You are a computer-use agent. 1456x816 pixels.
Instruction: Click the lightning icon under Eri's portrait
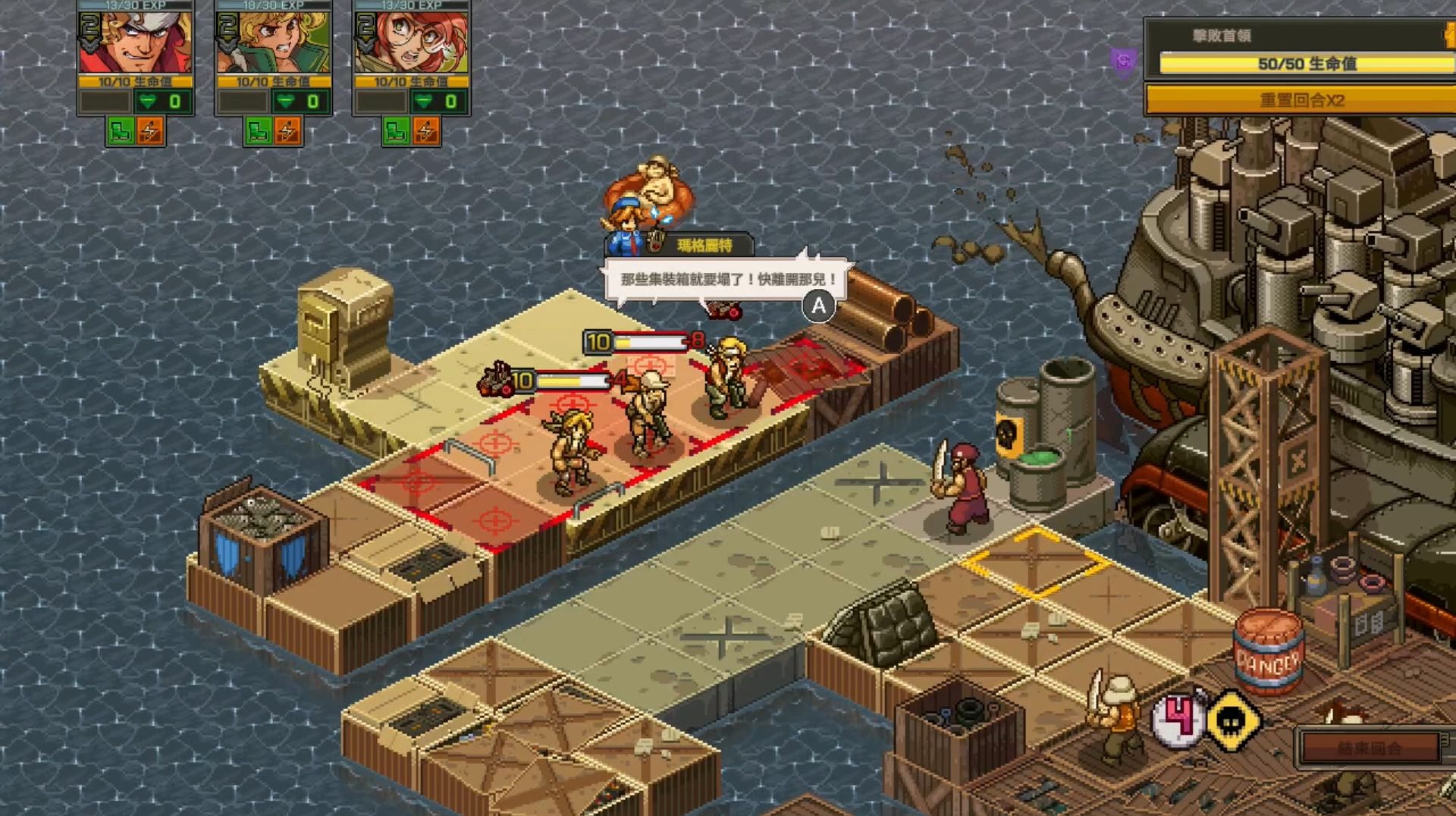[288, 131]
